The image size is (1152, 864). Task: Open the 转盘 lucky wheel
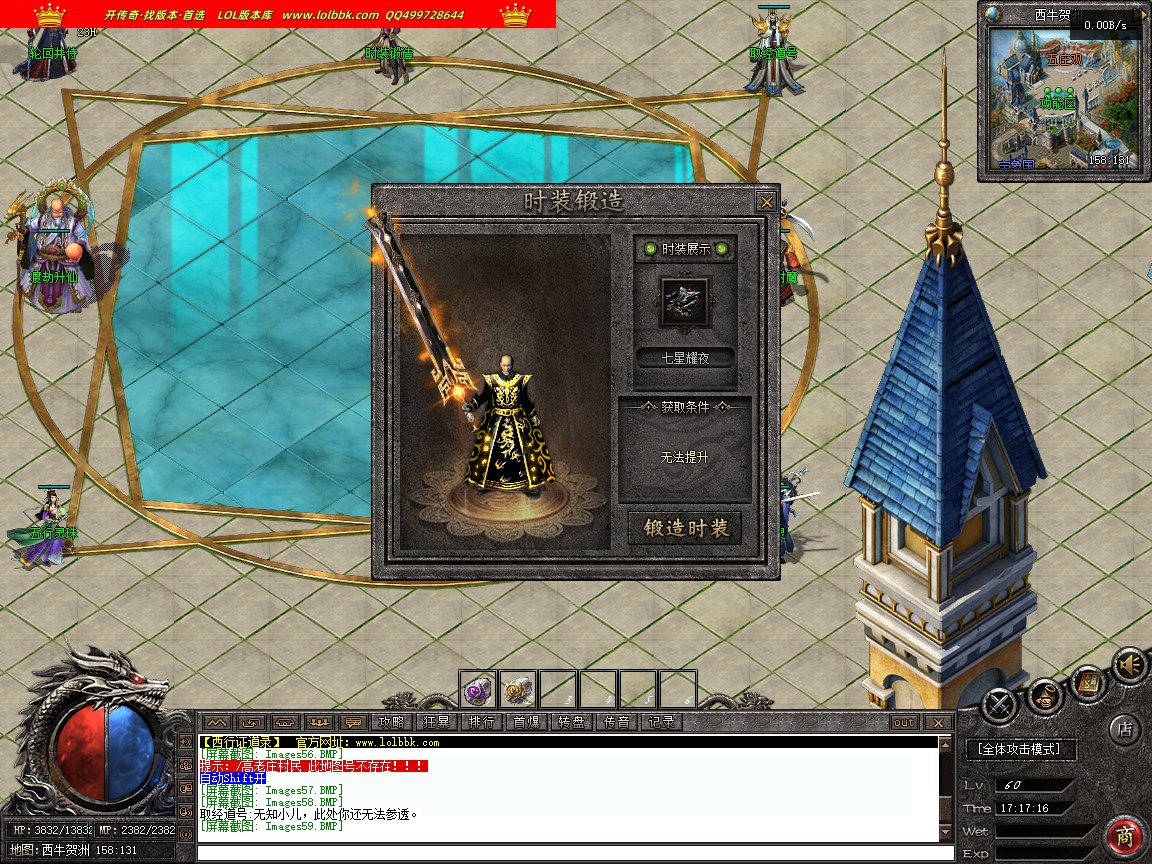tap(571, 722)
